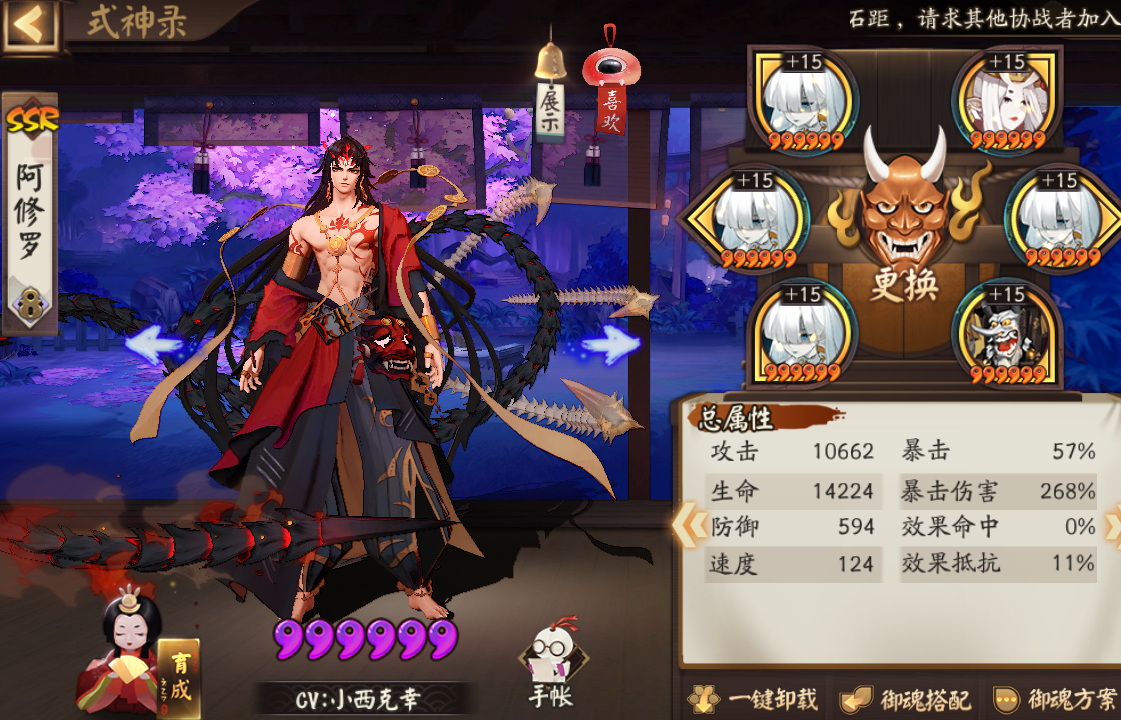Open the 手帐 notebook

(x=551, y=665)
